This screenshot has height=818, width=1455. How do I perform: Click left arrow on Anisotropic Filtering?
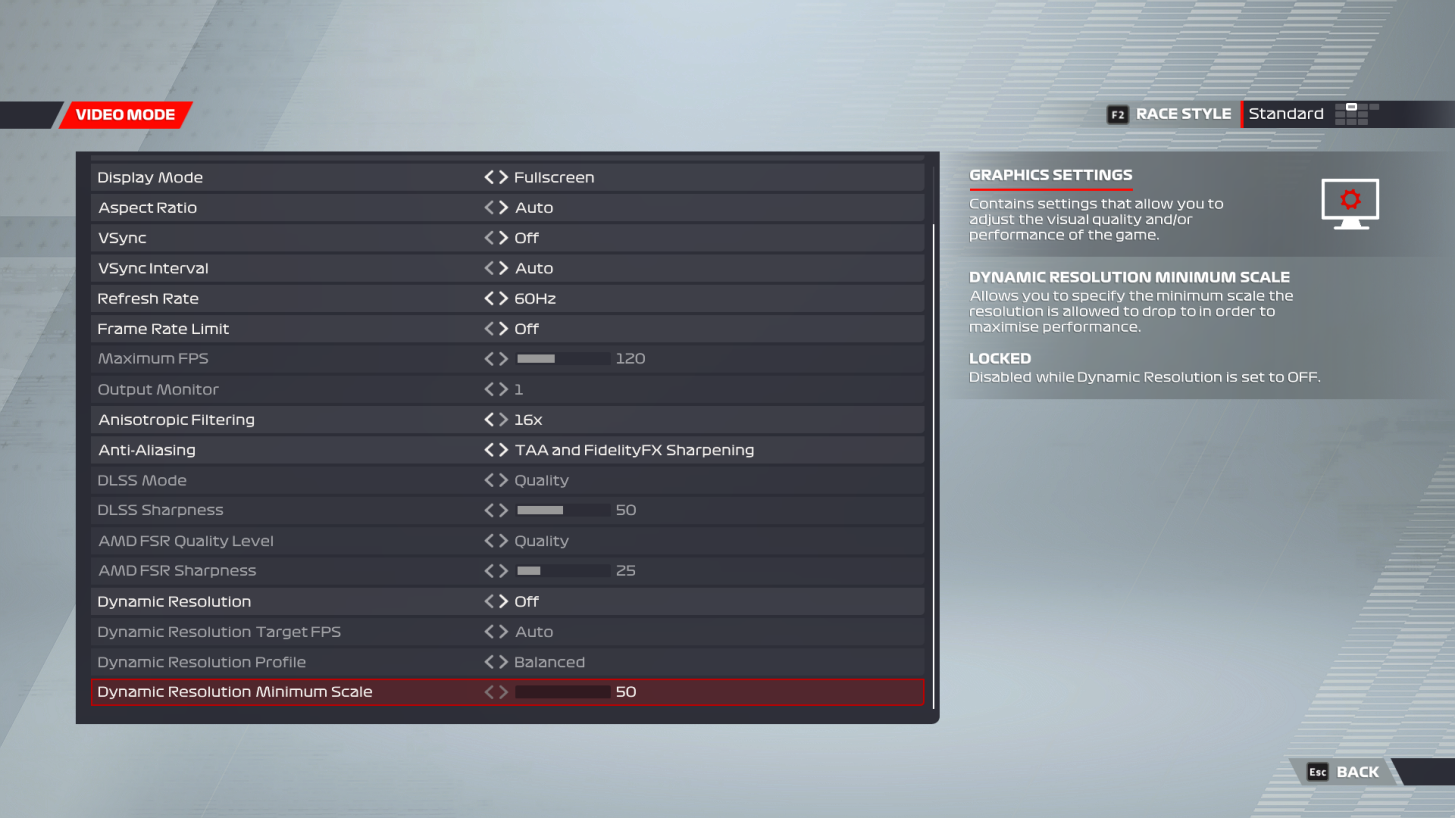click(487, 419)
